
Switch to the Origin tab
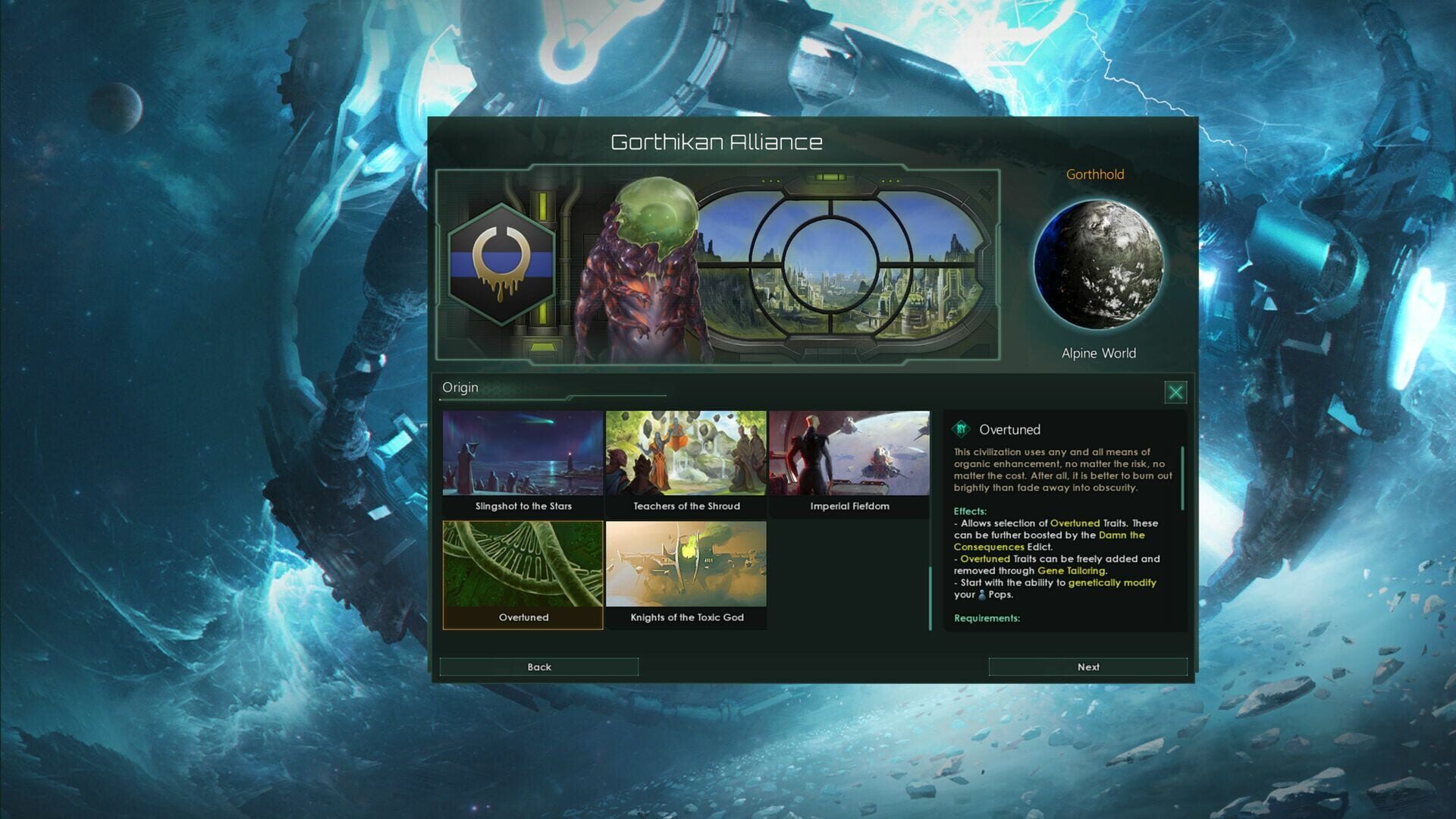tap(460, 388)
